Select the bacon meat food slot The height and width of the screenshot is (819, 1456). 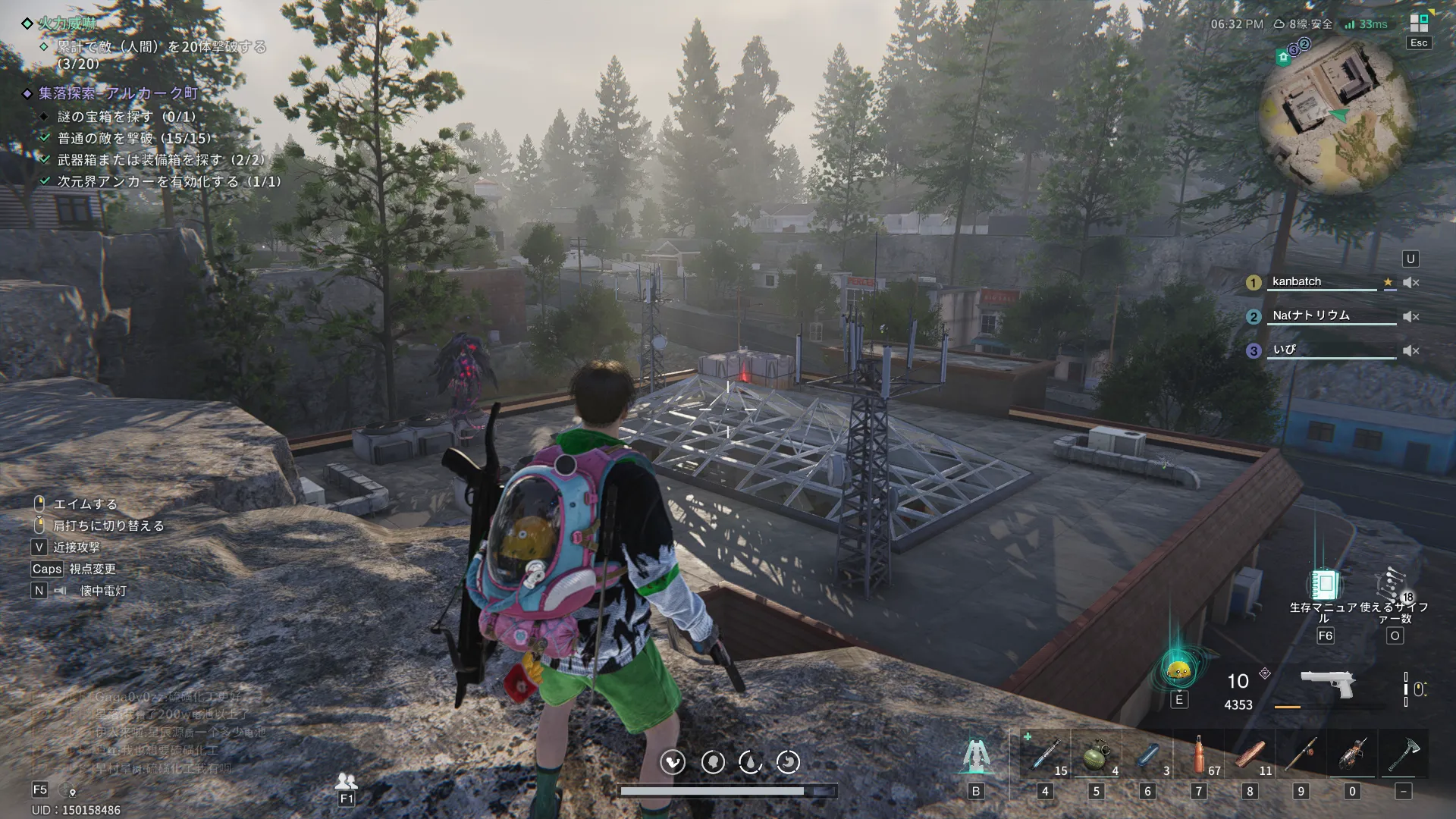tap(1250, 755)
